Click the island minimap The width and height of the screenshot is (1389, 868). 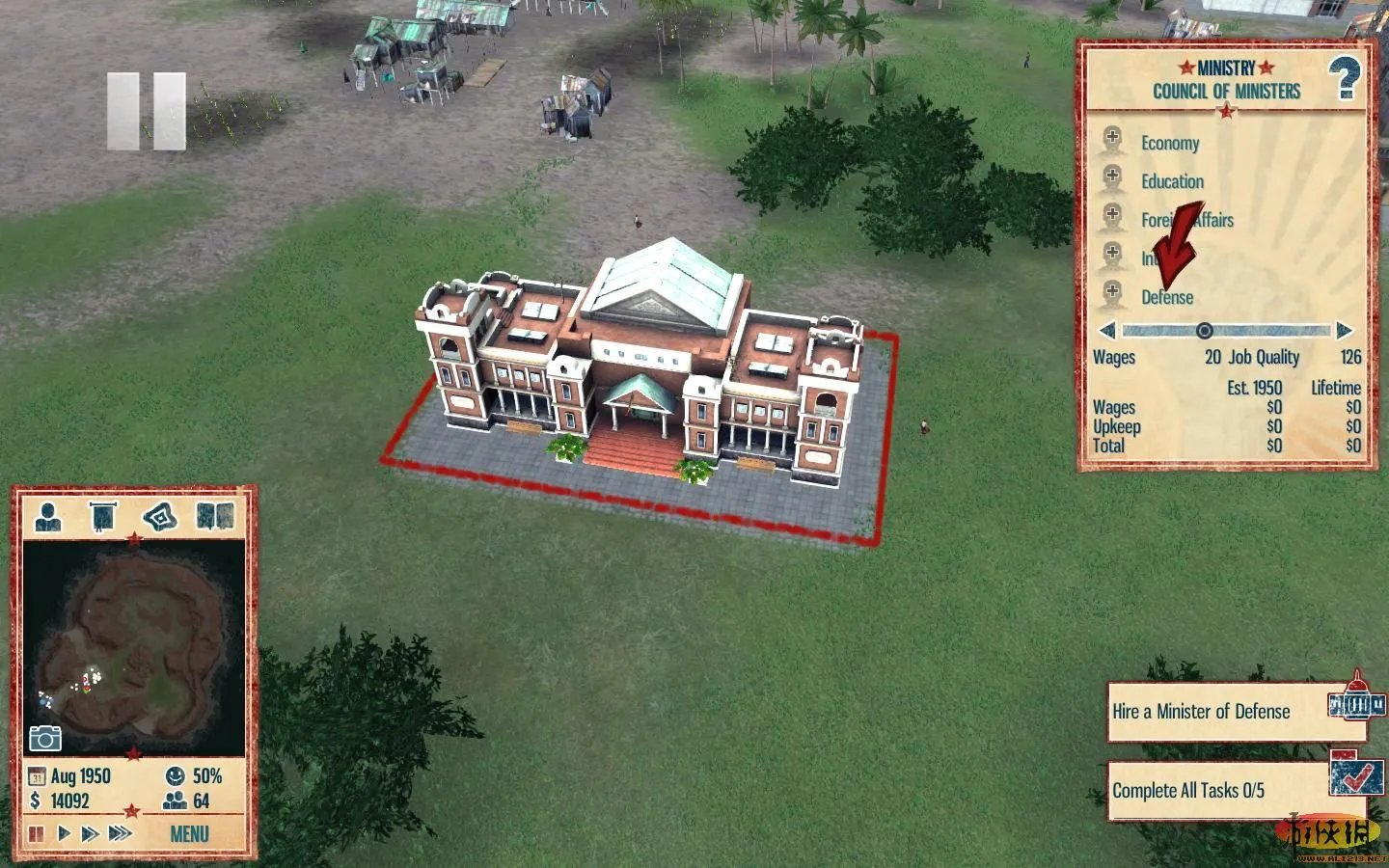click(x=133, y=646)
